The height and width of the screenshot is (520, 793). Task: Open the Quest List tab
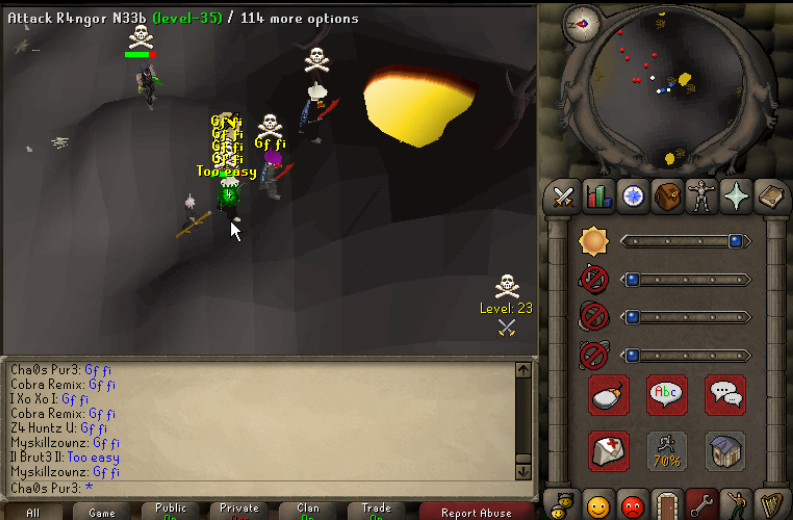(x=632, y=196)
